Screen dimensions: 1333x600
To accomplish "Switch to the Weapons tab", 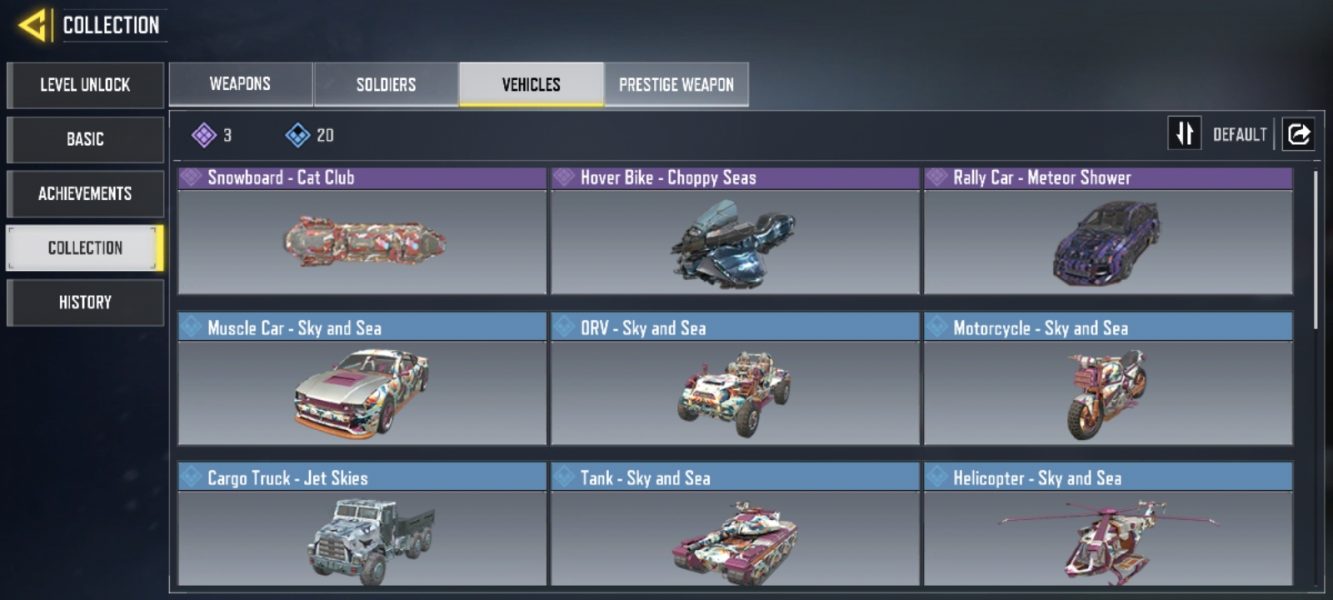I will pos(240,85).
